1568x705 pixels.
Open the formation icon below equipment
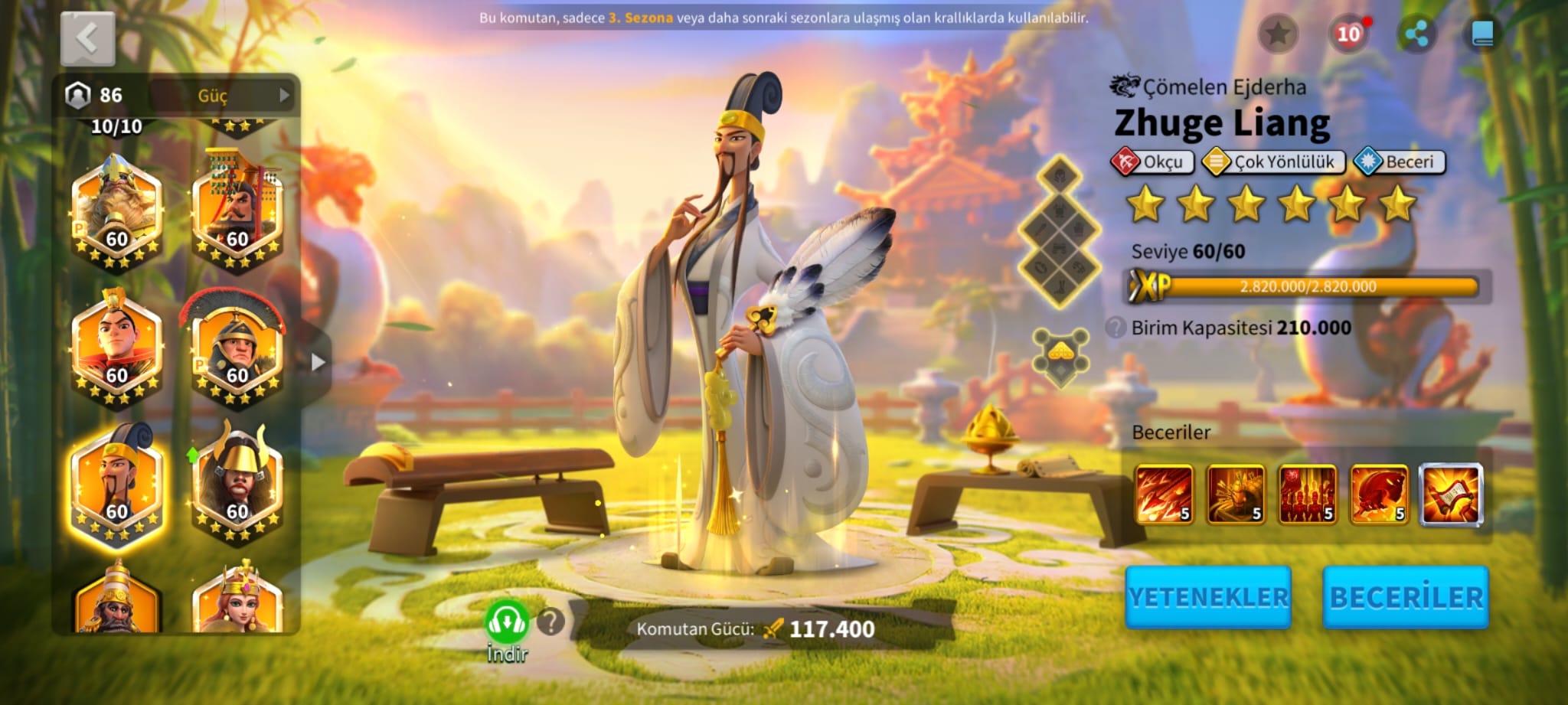click(x=1060, y=357)
